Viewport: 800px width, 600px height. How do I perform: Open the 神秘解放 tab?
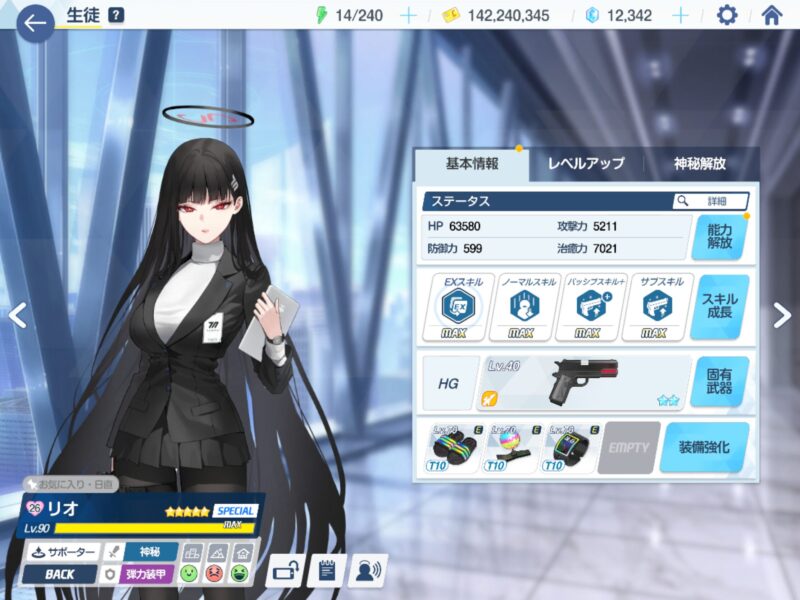coord(699,164)
